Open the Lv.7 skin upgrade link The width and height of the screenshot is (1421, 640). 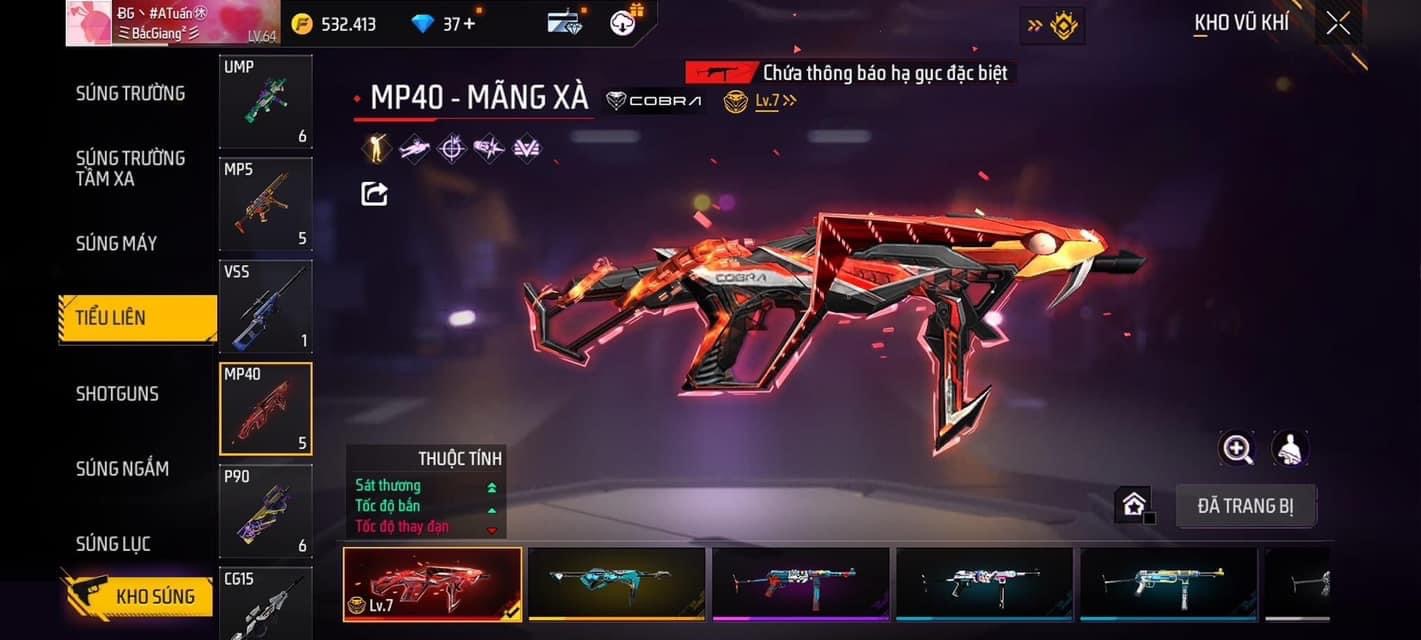[773, 100]
